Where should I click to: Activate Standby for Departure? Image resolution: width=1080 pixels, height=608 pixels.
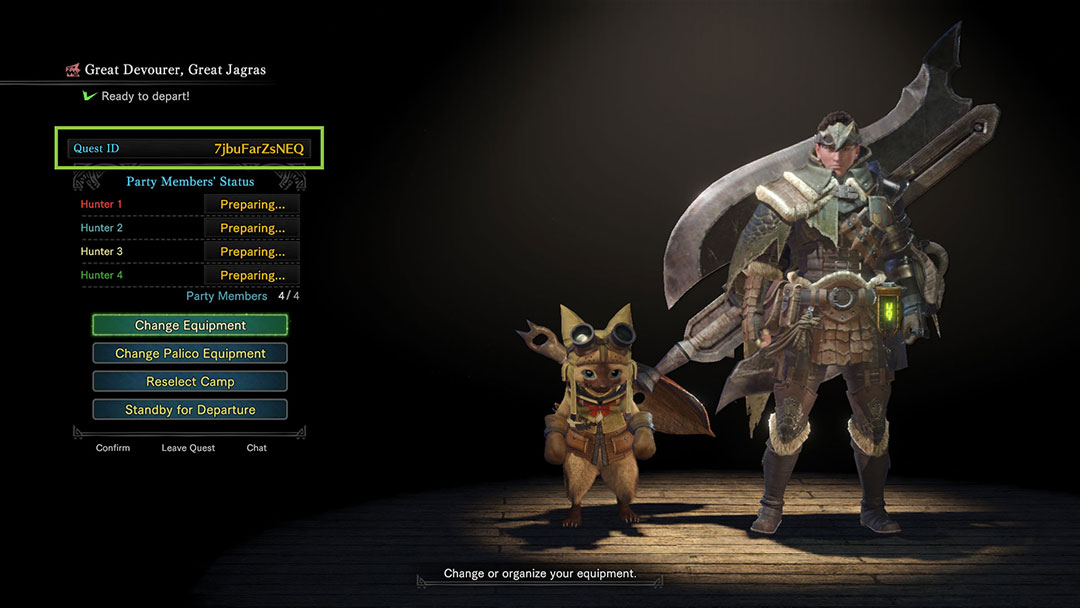coord(190,409)
